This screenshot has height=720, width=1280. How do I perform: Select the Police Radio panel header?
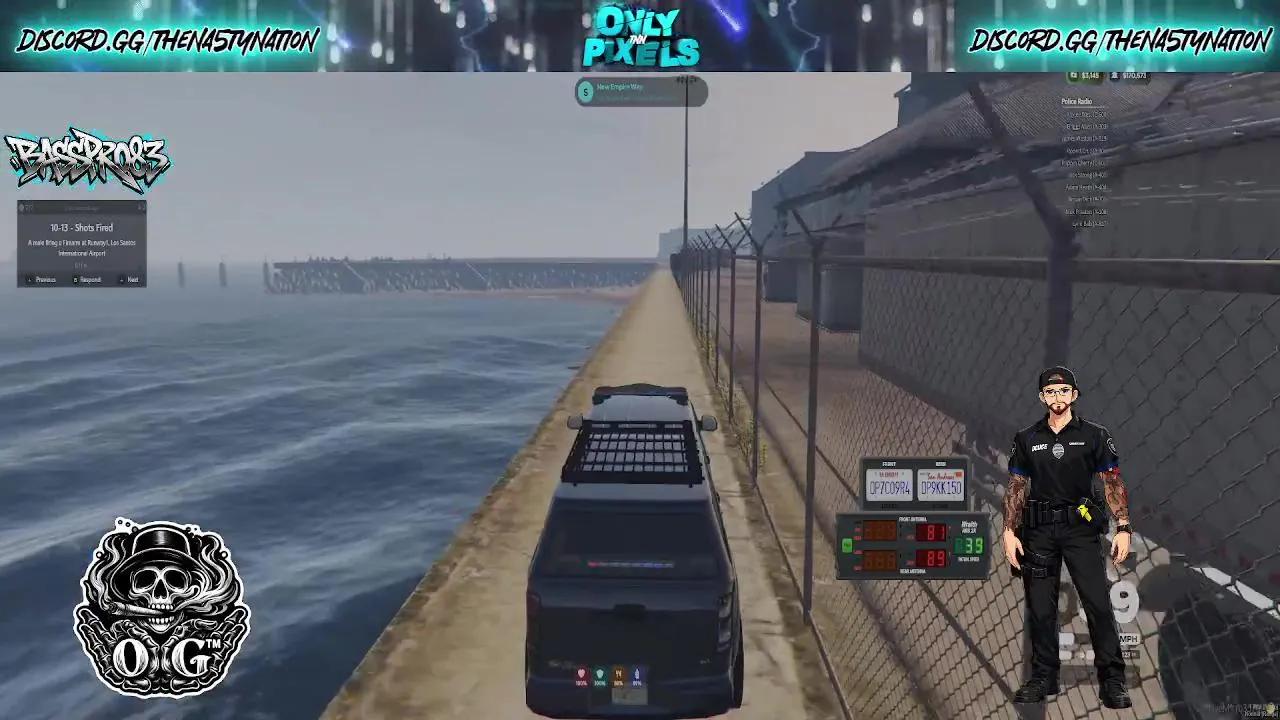click(1077, 102)
